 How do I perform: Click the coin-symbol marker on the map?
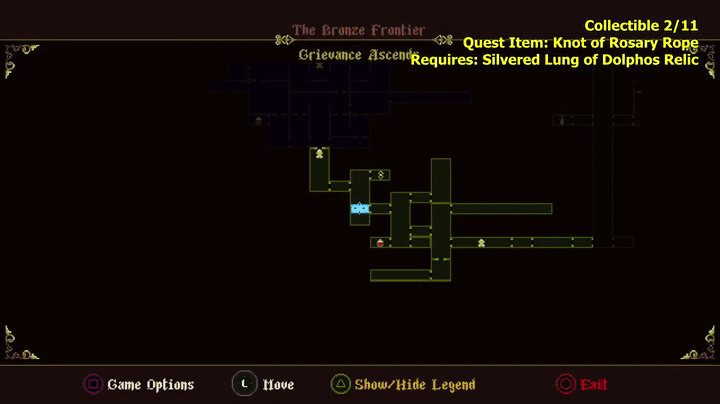tap(381, 175)
